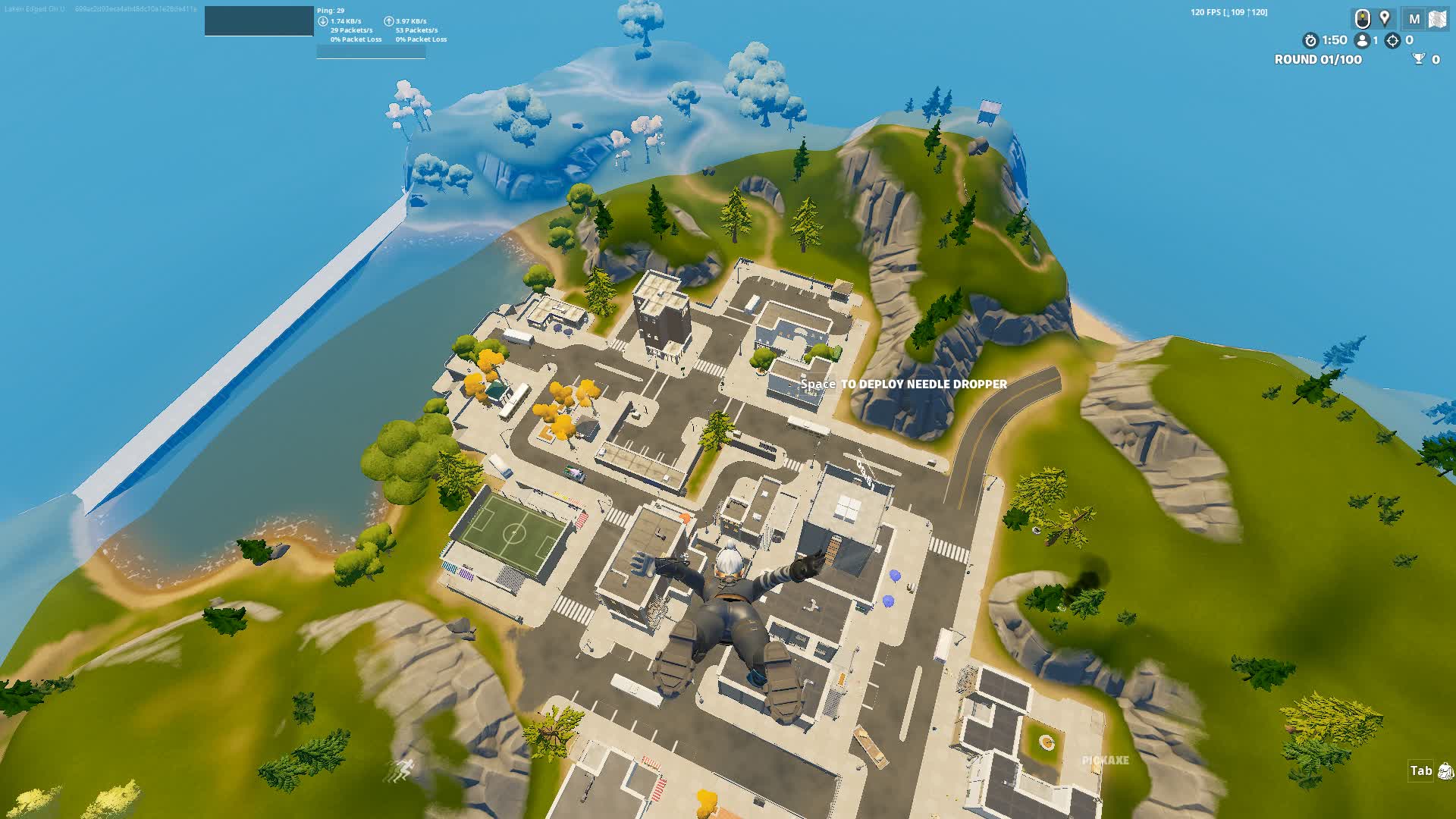Click the download speed arrow icon
Viewport: 1456px width, 819px height.
coord(323,21)
